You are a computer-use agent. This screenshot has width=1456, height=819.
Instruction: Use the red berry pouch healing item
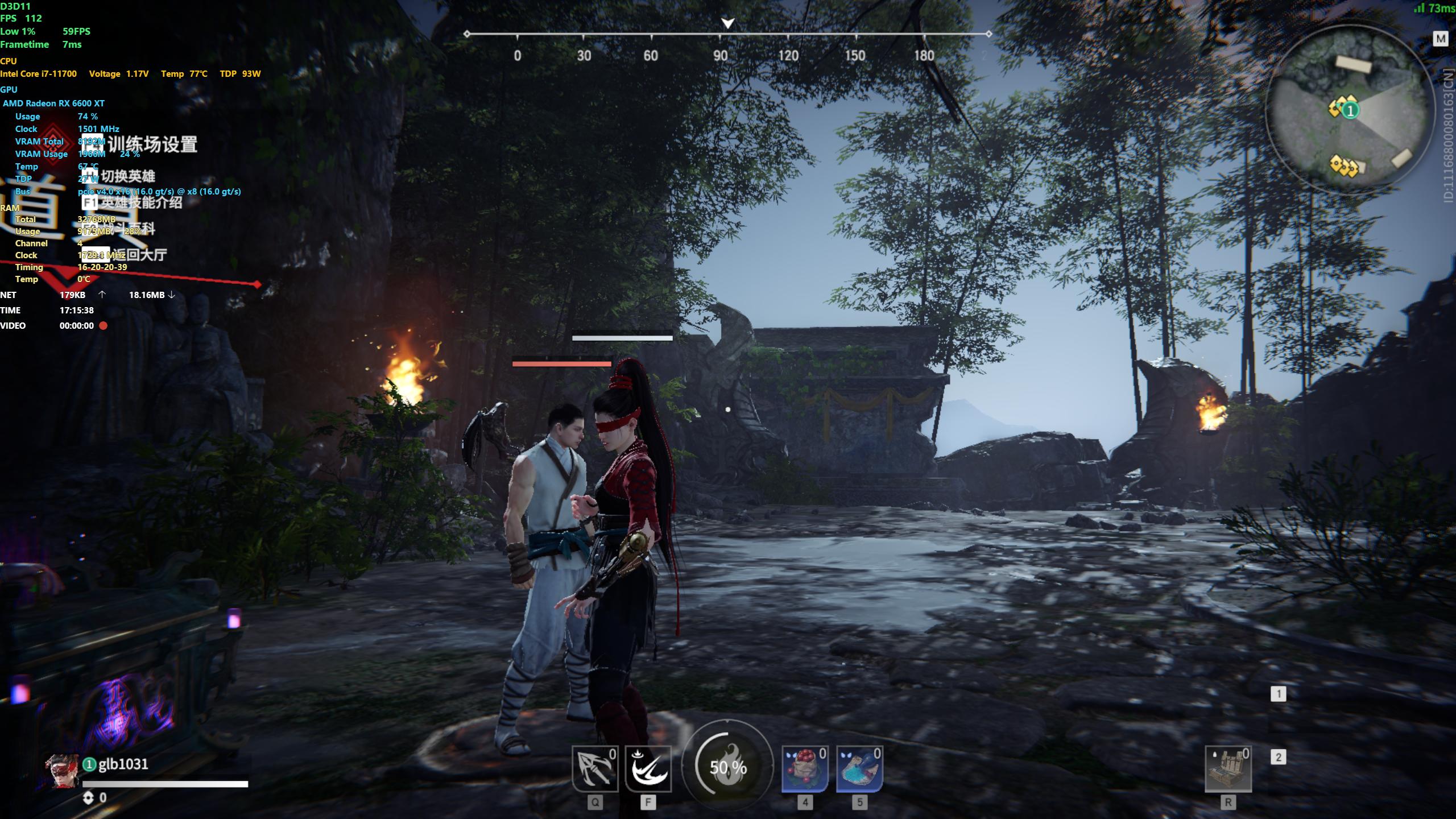tap(805, 769)
